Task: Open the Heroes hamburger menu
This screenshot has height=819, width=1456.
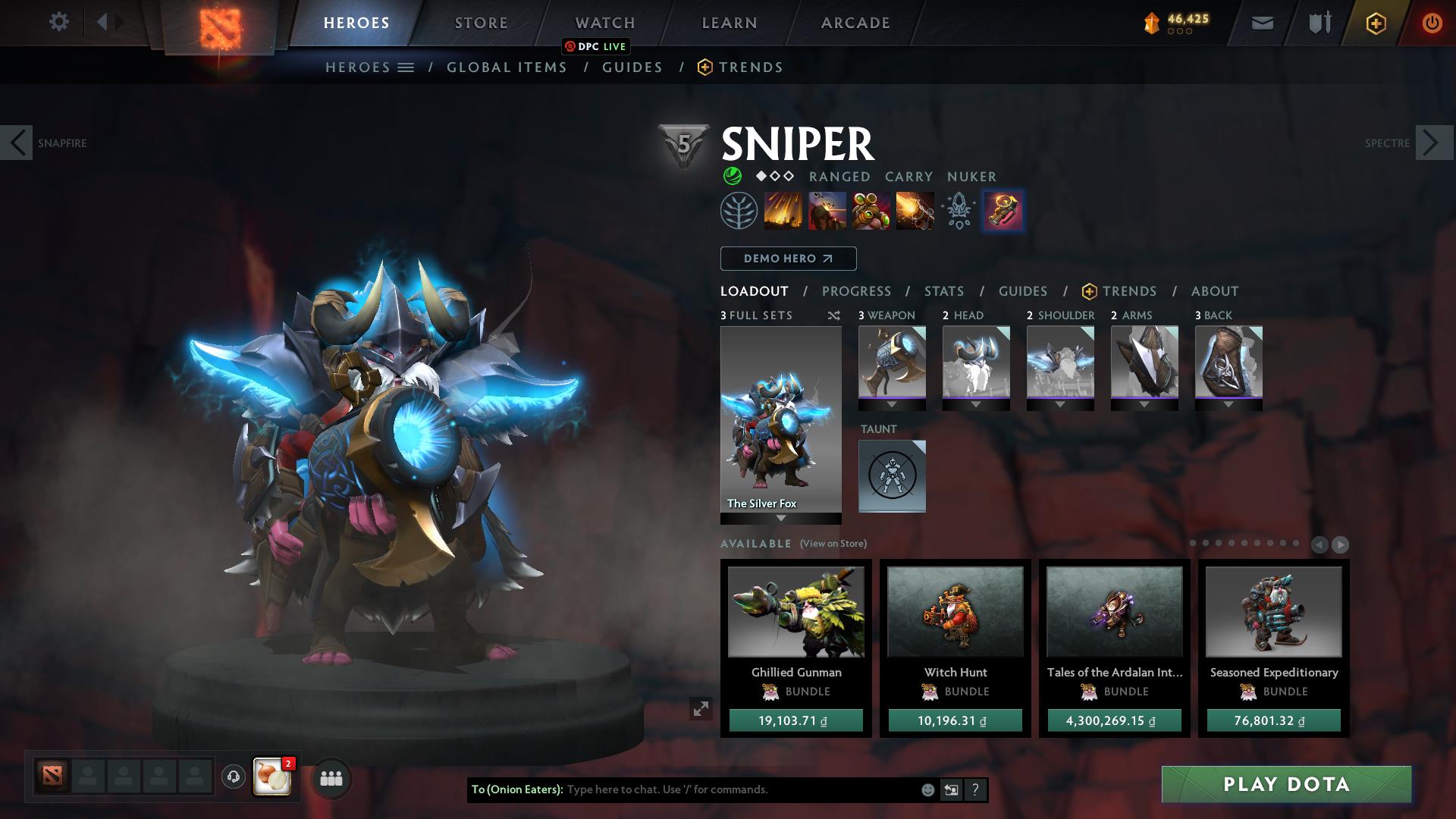Action: coord(406,67)
